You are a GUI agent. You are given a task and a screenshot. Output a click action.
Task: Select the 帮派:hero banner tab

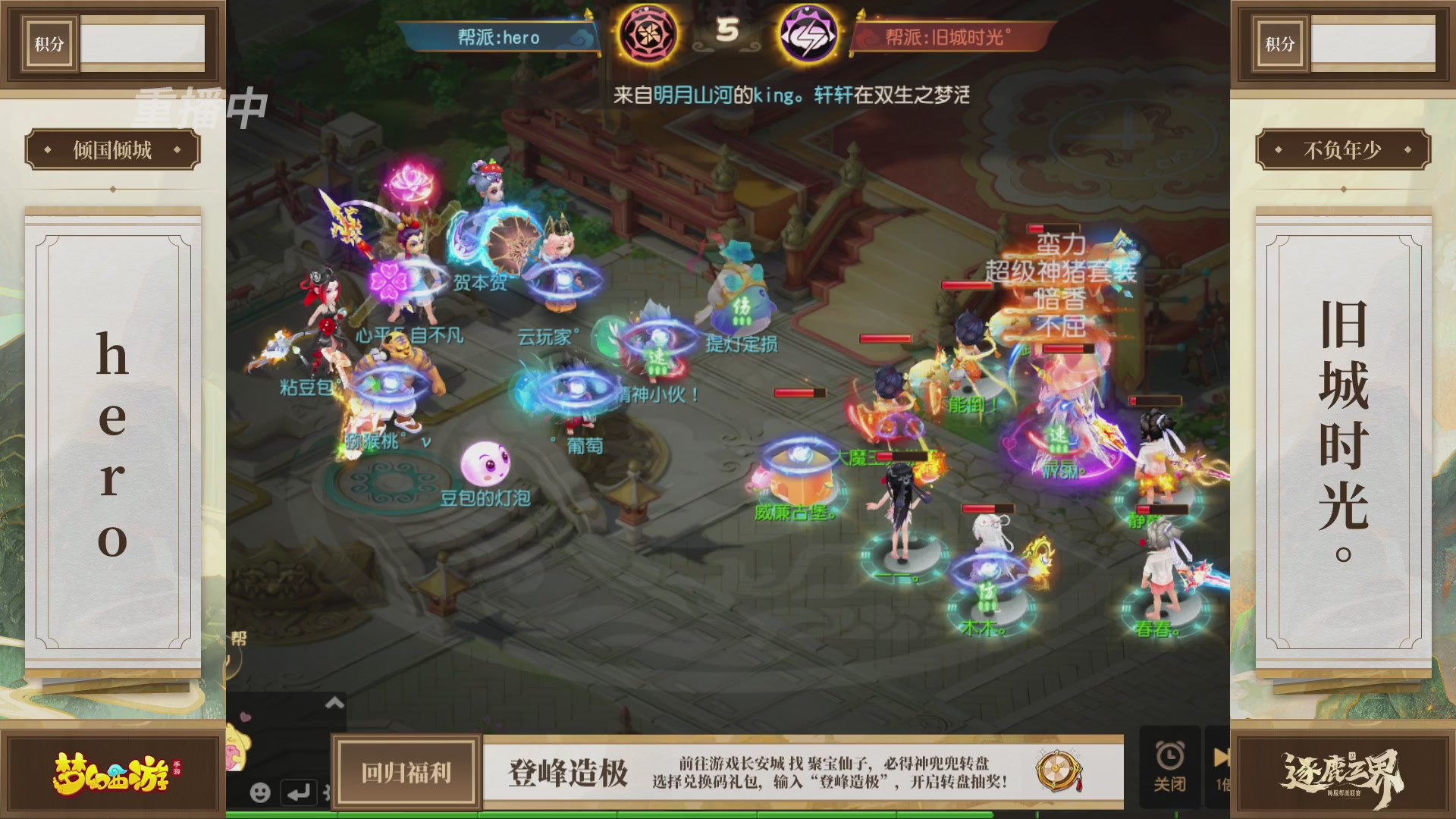pyautogui.click(x=500, y=38)
